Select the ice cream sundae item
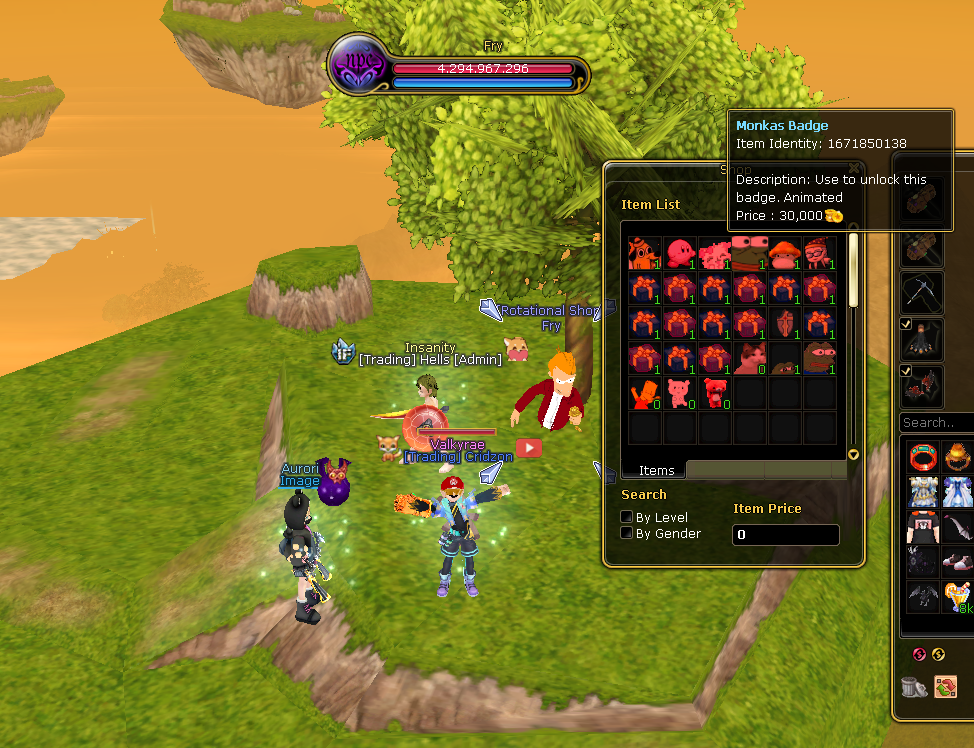 tap(958, 598)
